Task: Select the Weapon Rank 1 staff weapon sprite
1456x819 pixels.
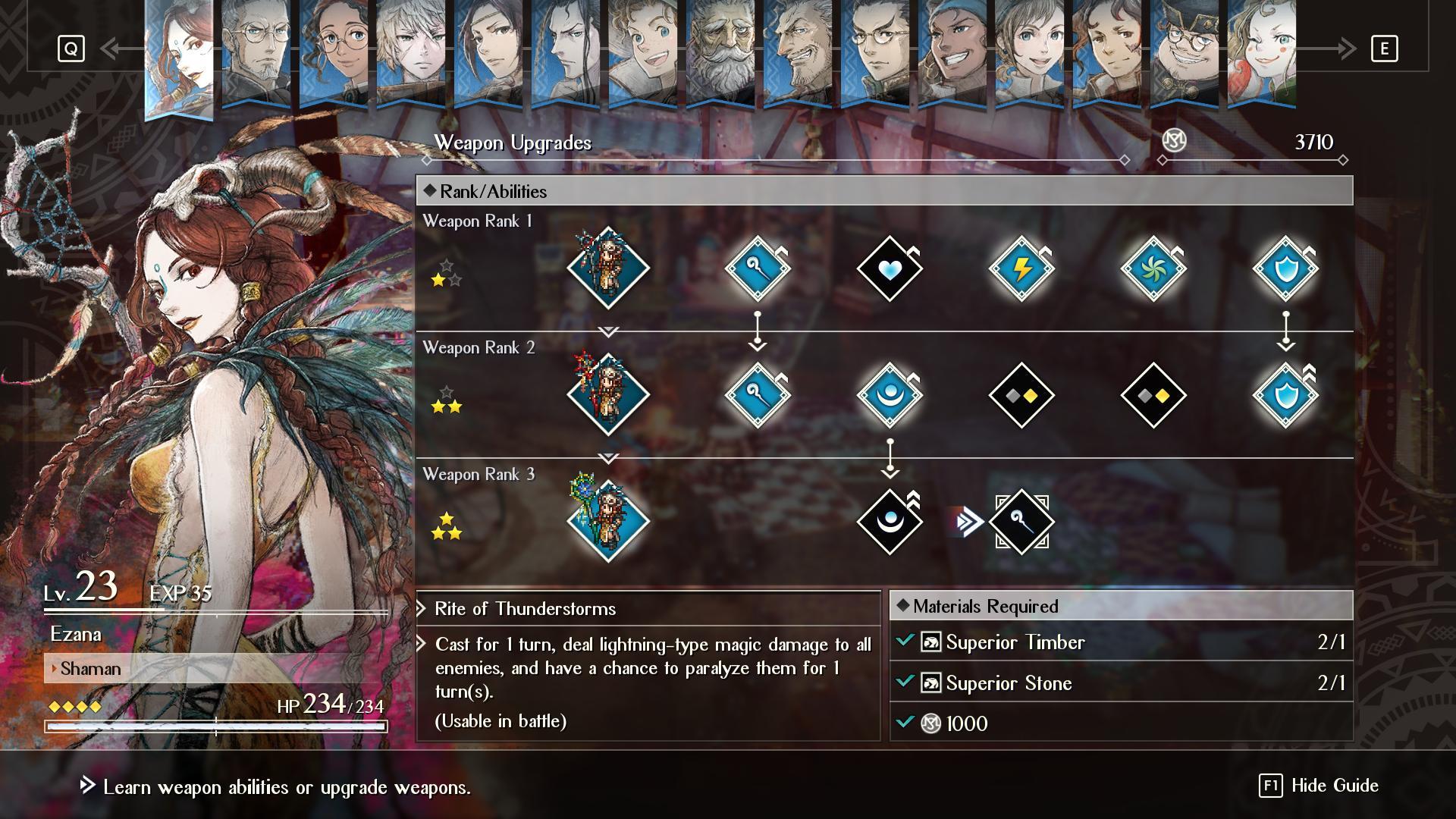Action: 608,268
